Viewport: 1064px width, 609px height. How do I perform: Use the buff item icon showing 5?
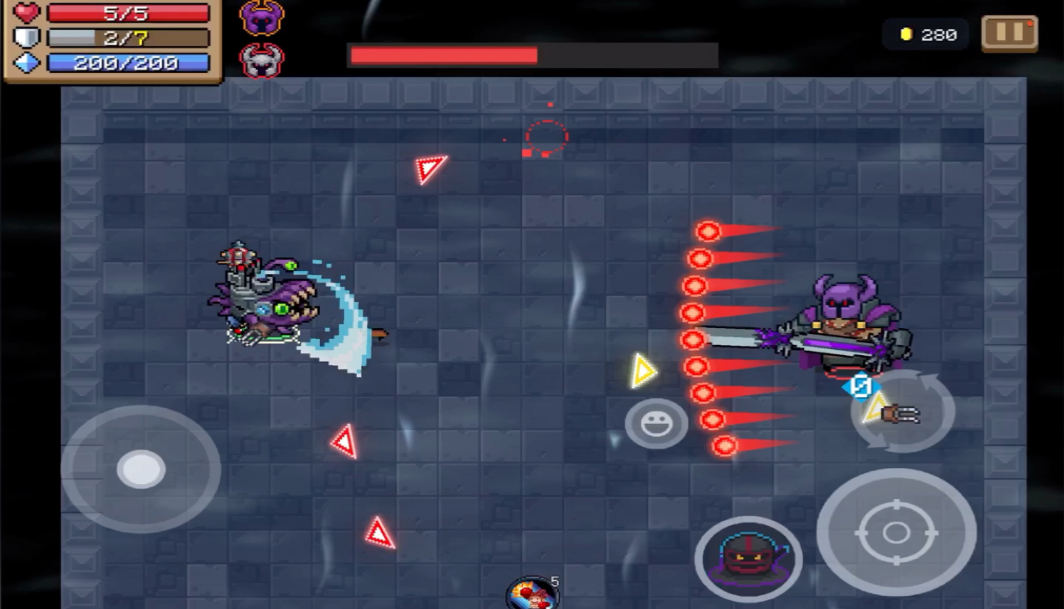click(x=532, y=594)
